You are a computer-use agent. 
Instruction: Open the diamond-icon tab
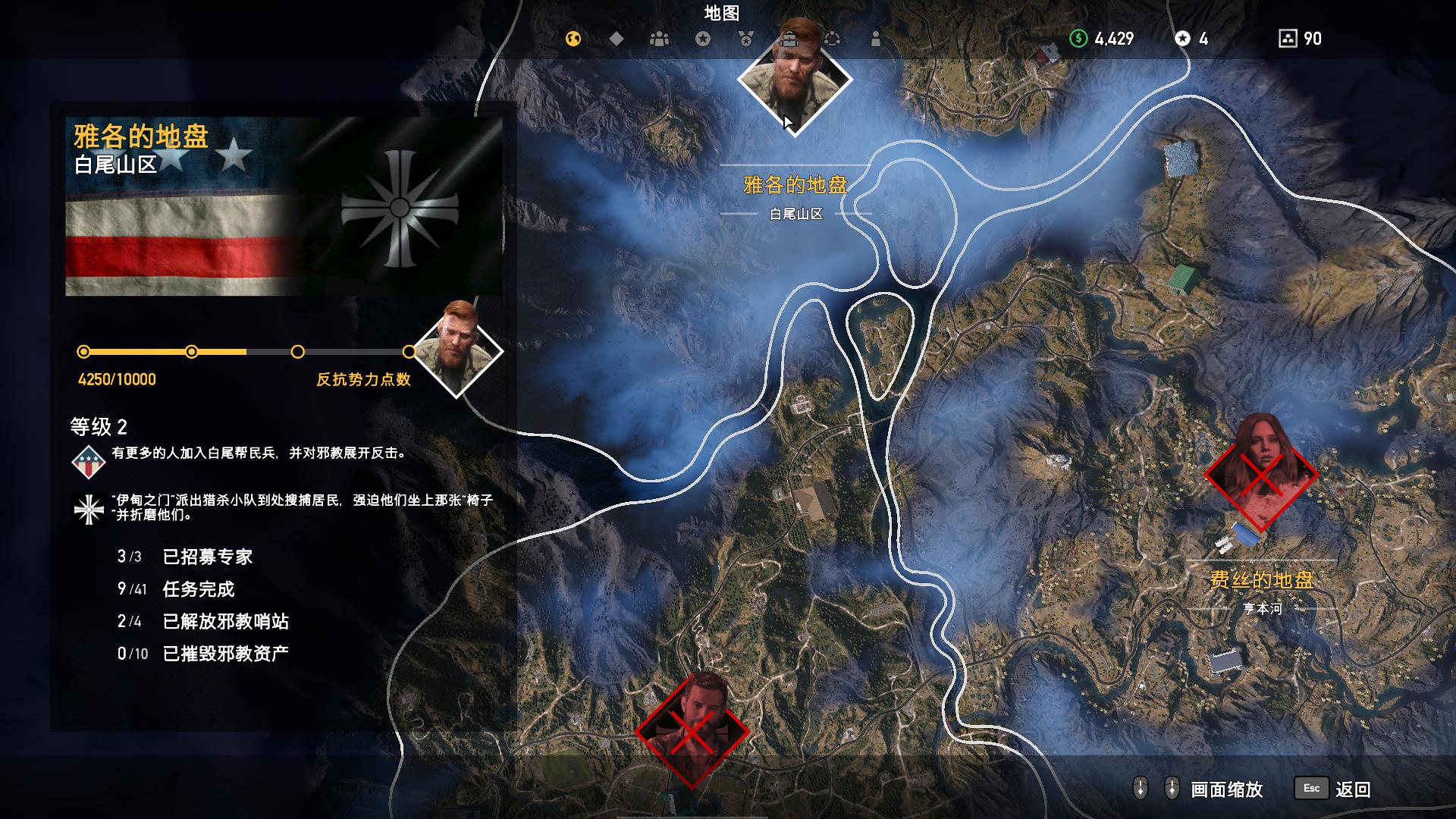617,39
